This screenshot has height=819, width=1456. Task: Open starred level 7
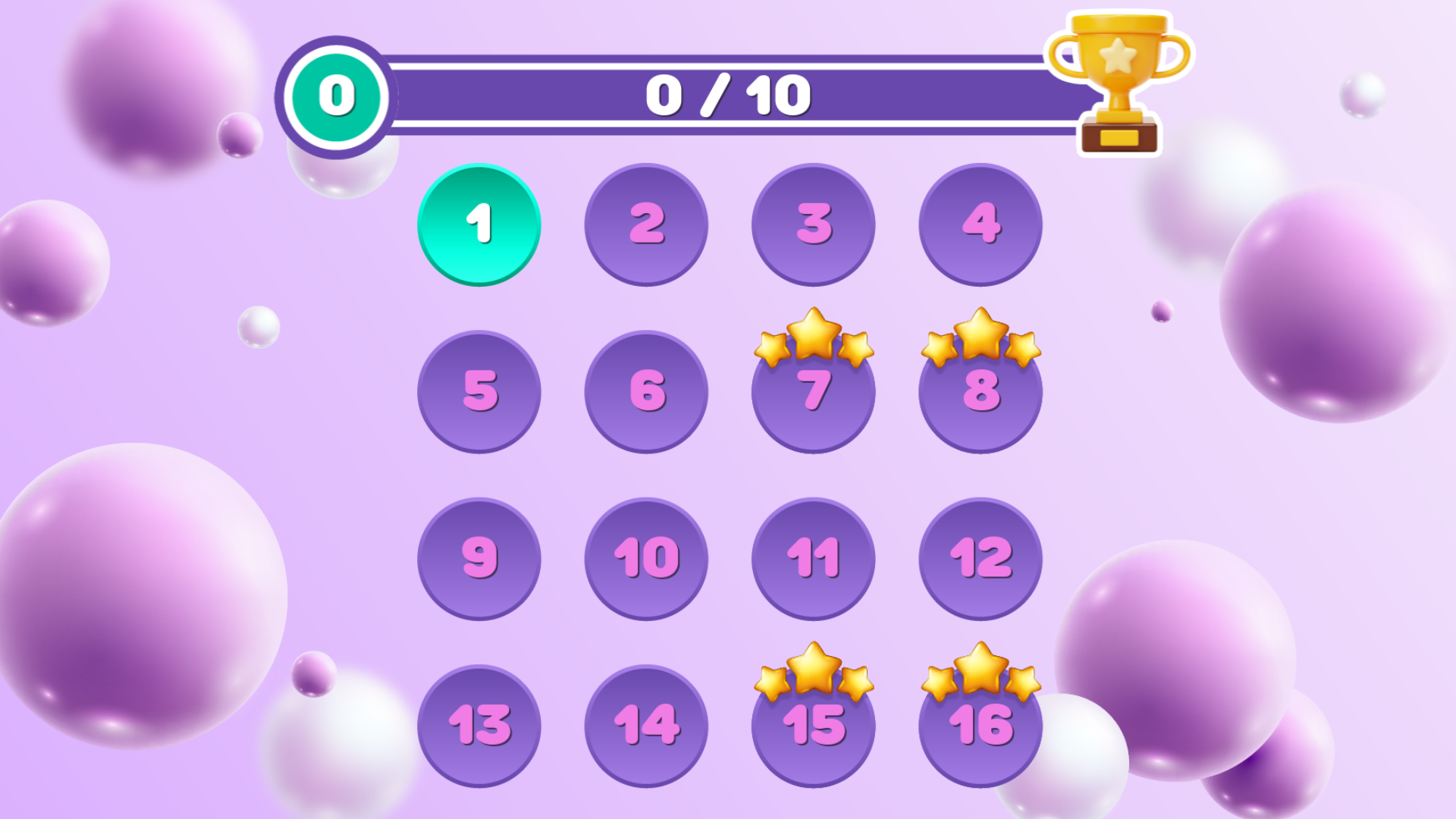(813, 394)
